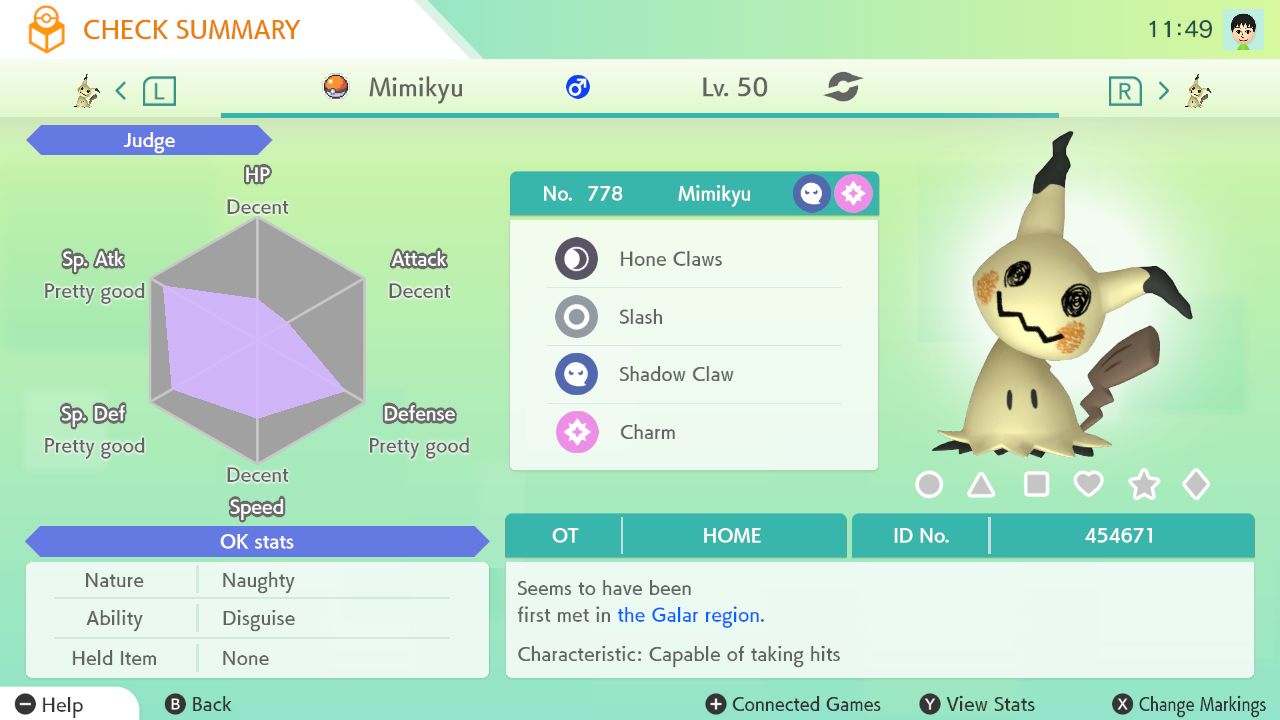Screen dimensions: 1280x720
Task: Toggle the diamond marking
Action: [x=1196, y=485]
